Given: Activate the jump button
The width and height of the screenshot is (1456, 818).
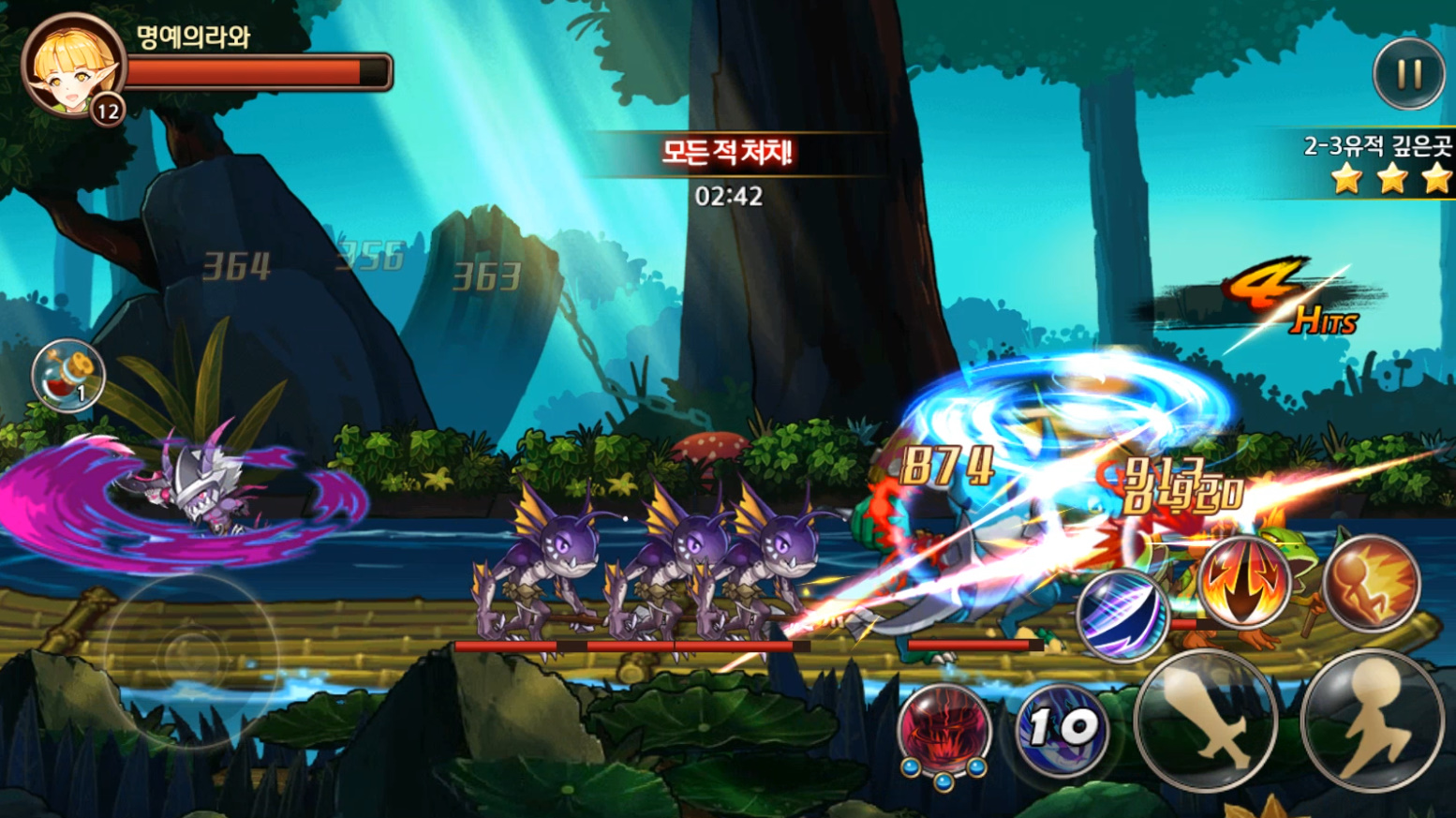Looking at the screenshot, I should pos(1373,720).
